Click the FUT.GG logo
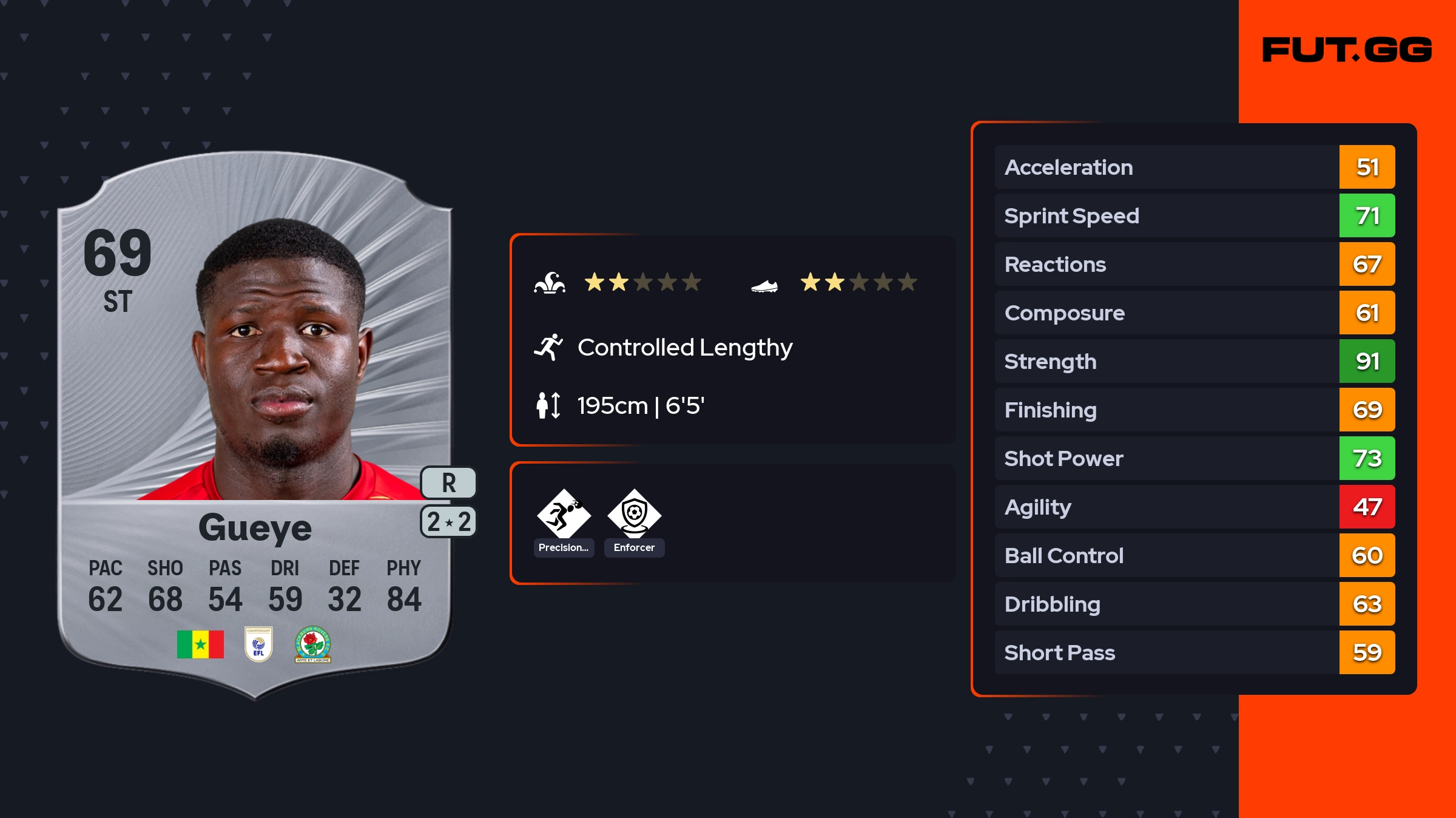Viewport: 1456px width, 818px height. click(1347, 50)
